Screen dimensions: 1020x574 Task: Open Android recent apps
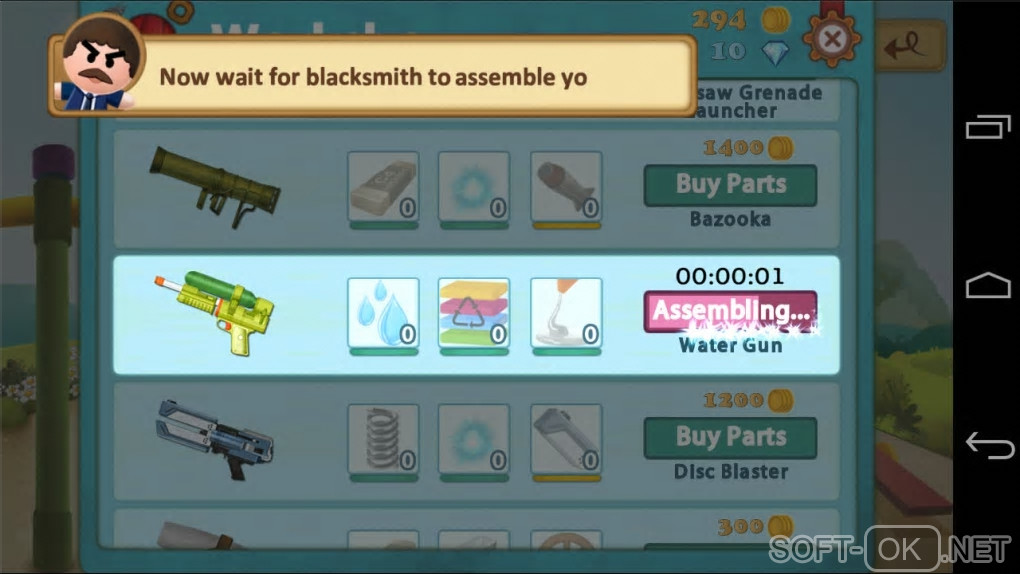click(x=988, y=128)
